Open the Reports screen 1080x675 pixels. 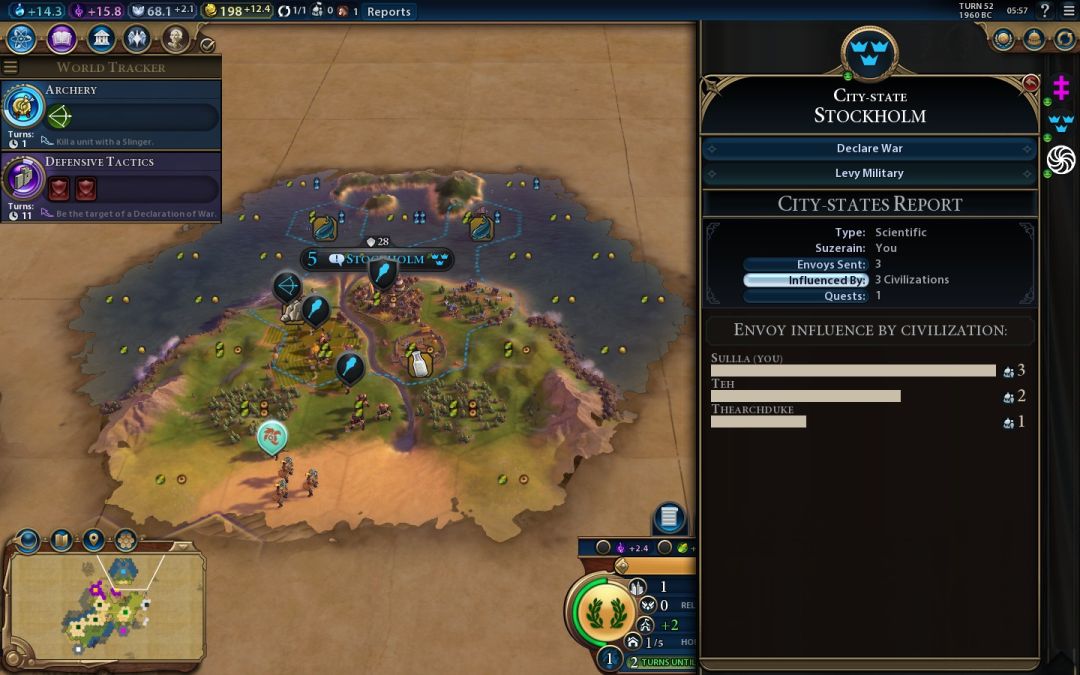pos(388,12)
